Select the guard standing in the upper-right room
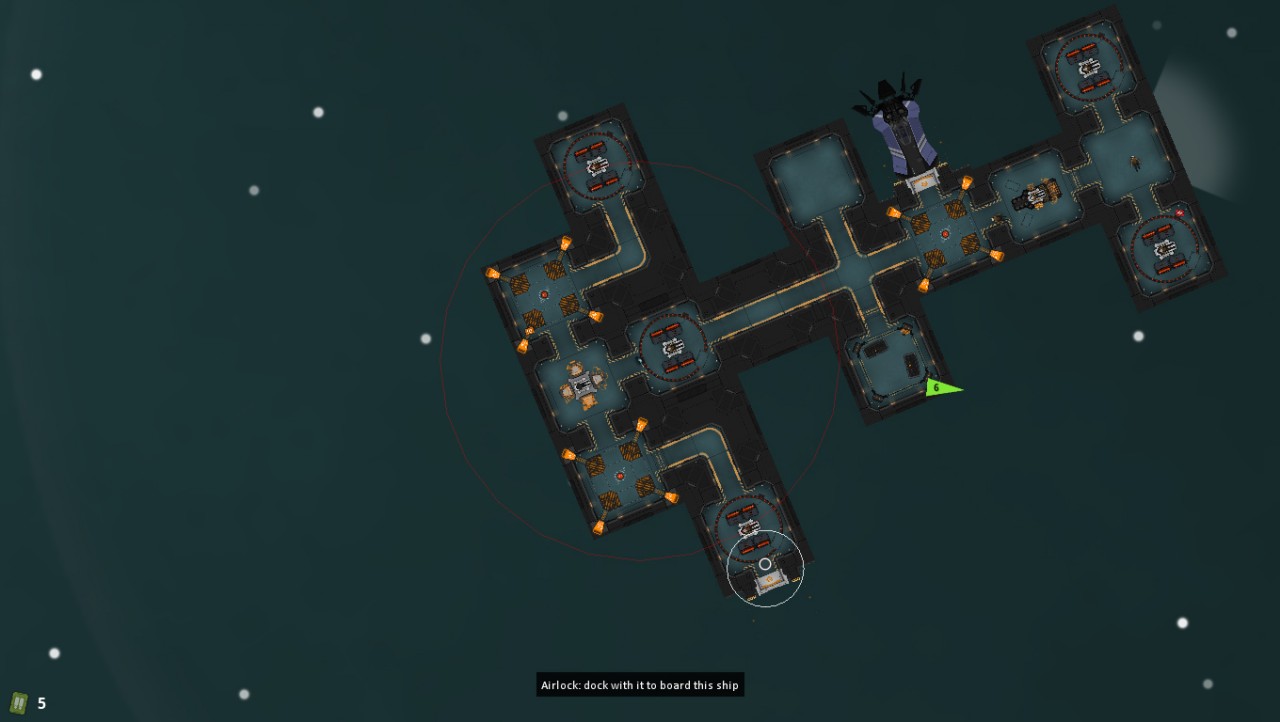The width and height of the screenshot is (1280, 722). (1134, 162)
